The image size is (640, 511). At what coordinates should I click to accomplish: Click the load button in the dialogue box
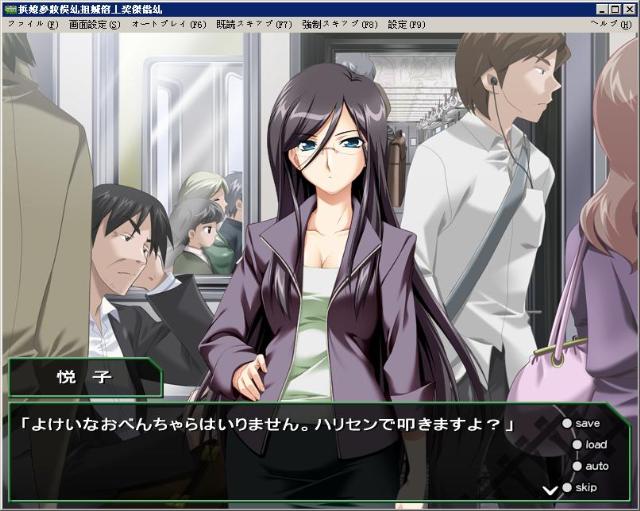point(593,445)
